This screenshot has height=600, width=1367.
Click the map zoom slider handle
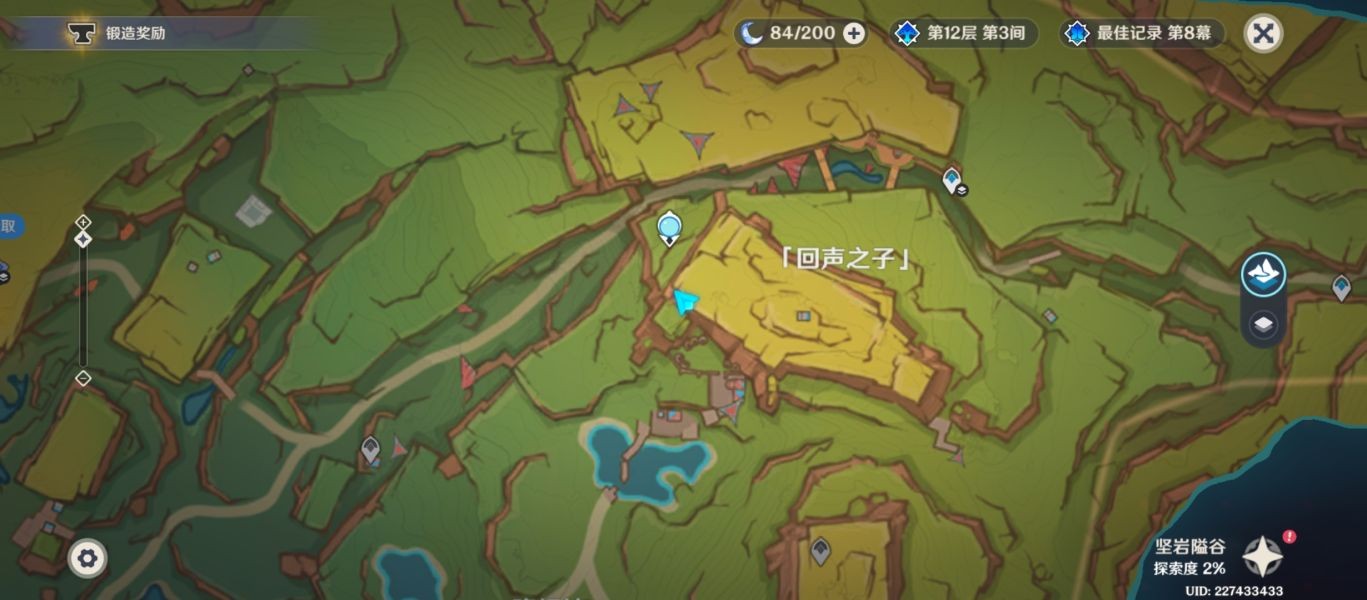click(x=83, y=239)
